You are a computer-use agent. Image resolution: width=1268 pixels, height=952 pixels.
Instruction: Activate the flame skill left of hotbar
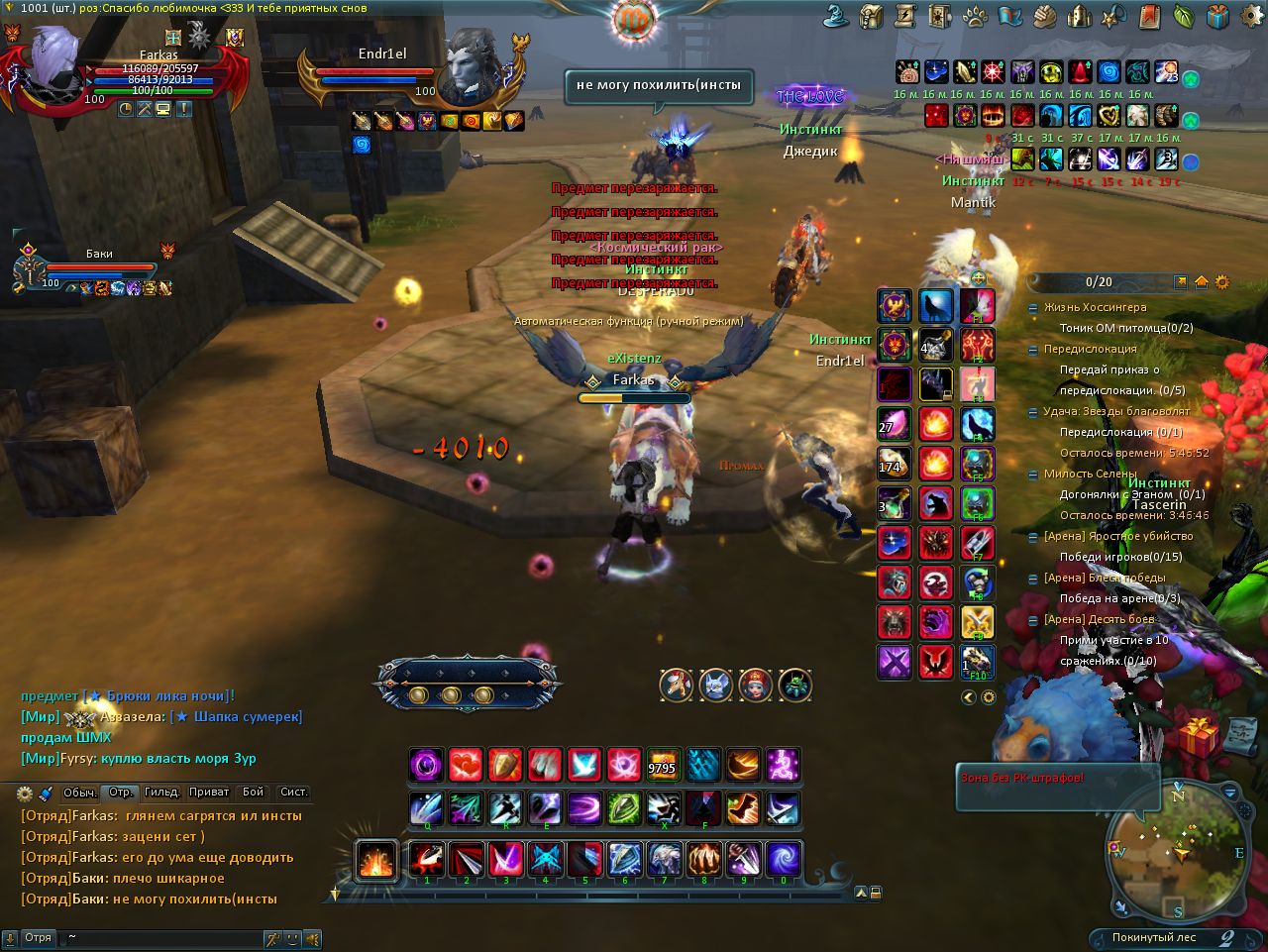pos(375,860)
